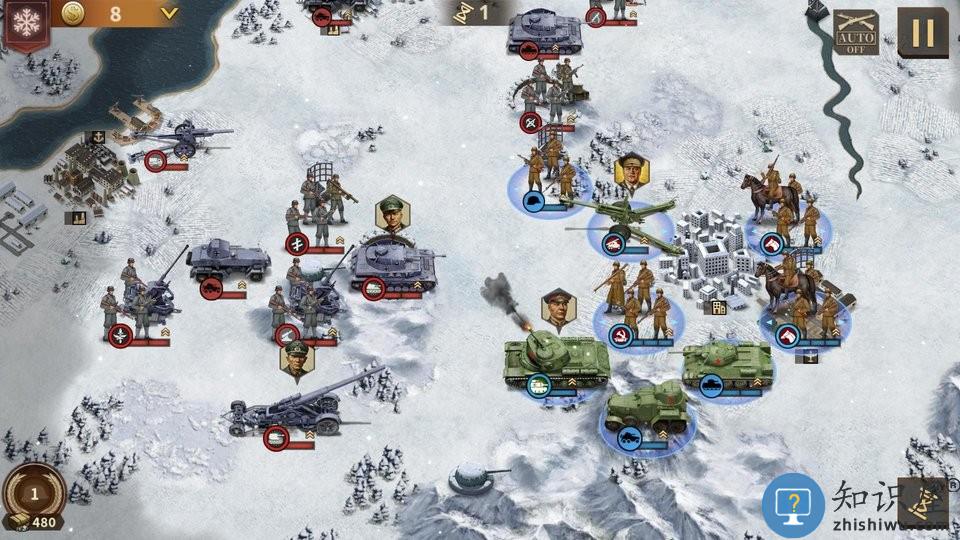
Task: Expand the gold resource dropdown arrow
Action: (168, 14)
